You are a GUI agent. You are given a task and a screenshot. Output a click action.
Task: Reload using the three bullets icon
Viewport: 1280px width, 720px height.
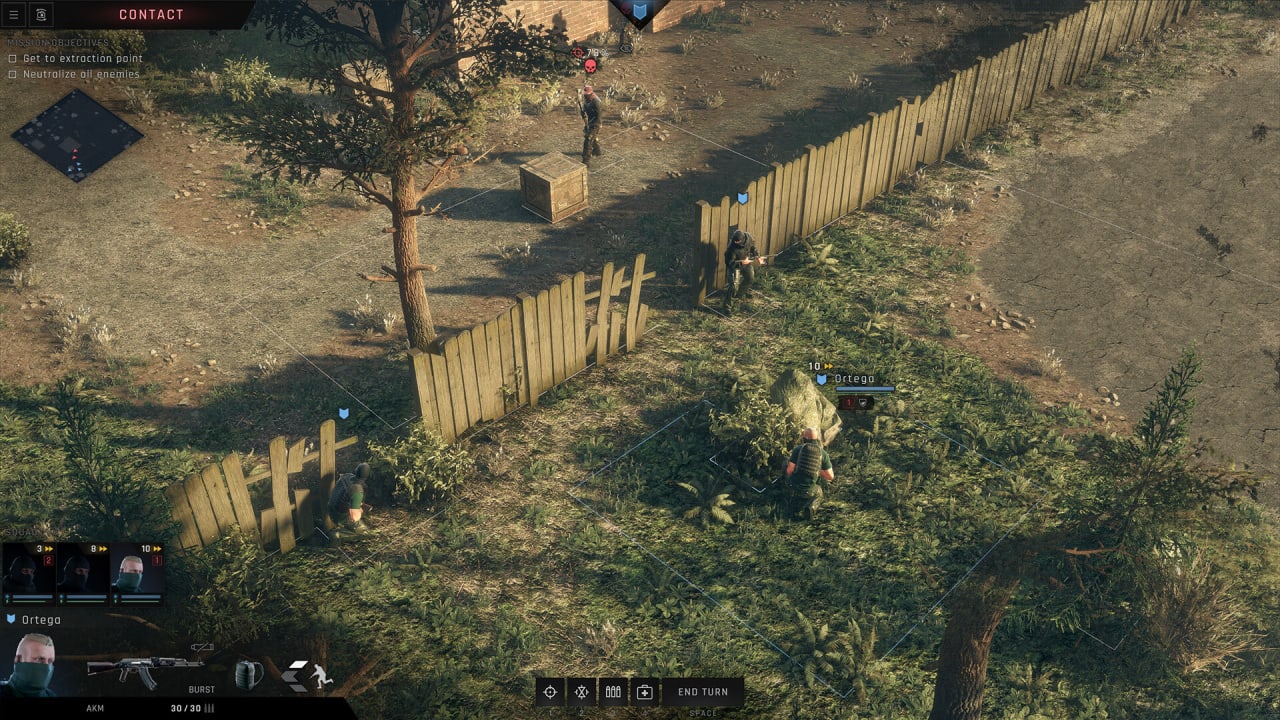click(x=613, y=692)
